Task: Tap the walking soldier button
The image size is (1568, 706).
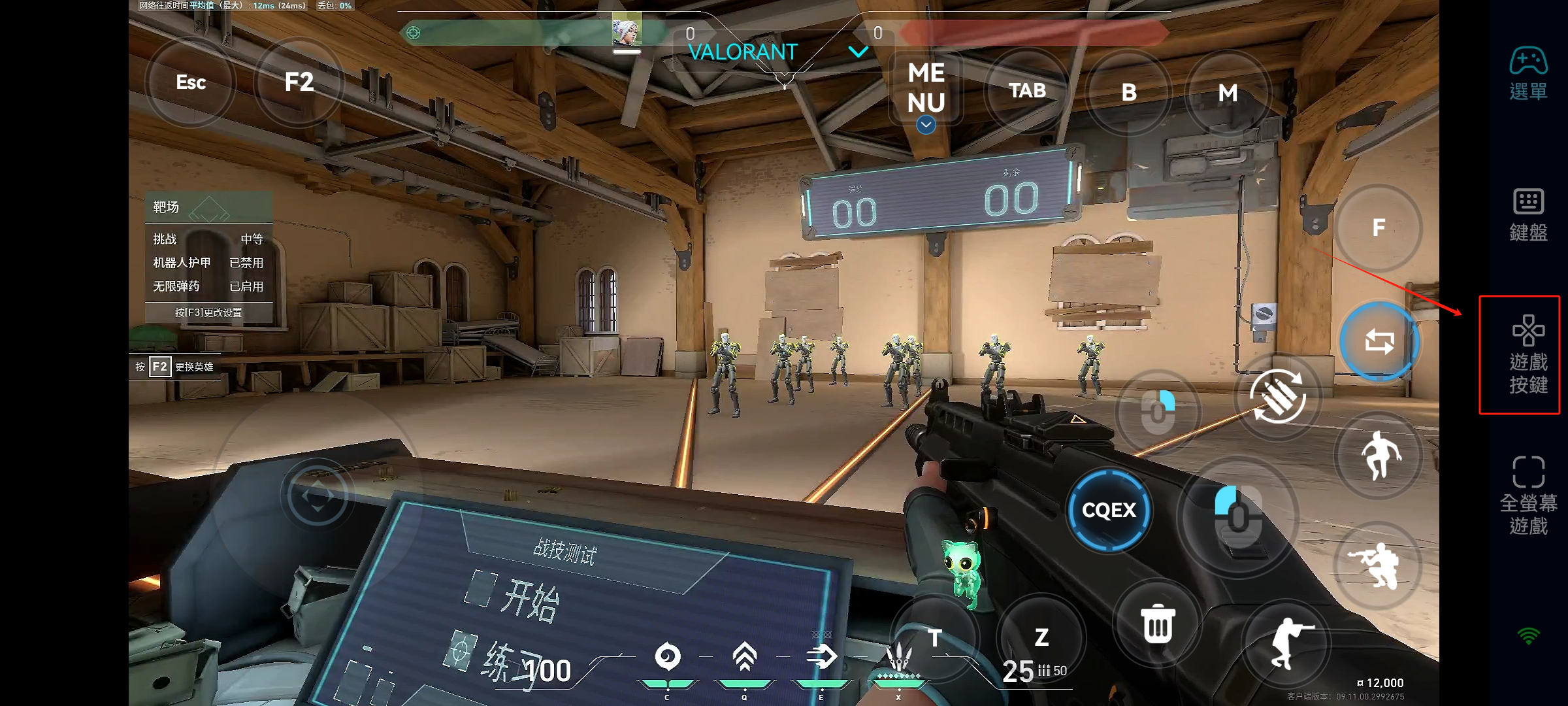Action: point(1286,643)
